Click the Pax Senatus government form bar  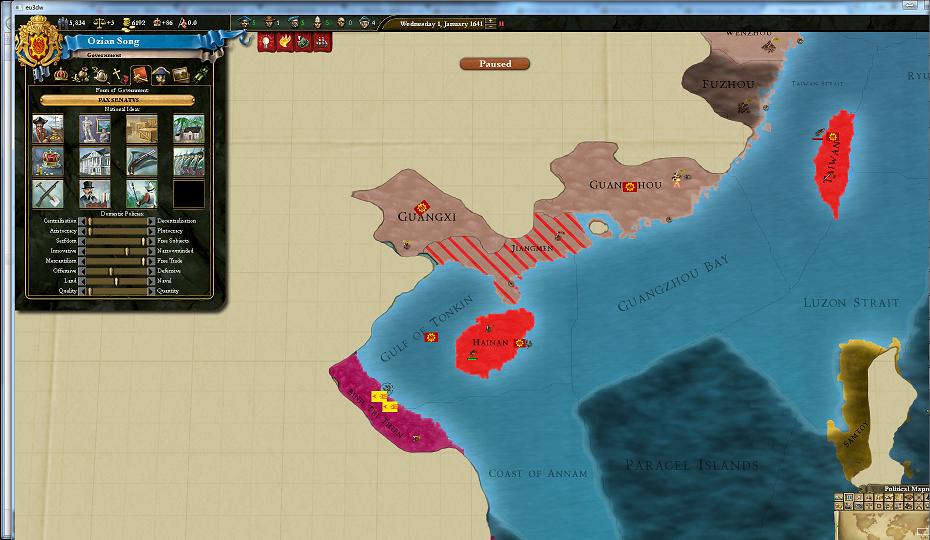118,100
